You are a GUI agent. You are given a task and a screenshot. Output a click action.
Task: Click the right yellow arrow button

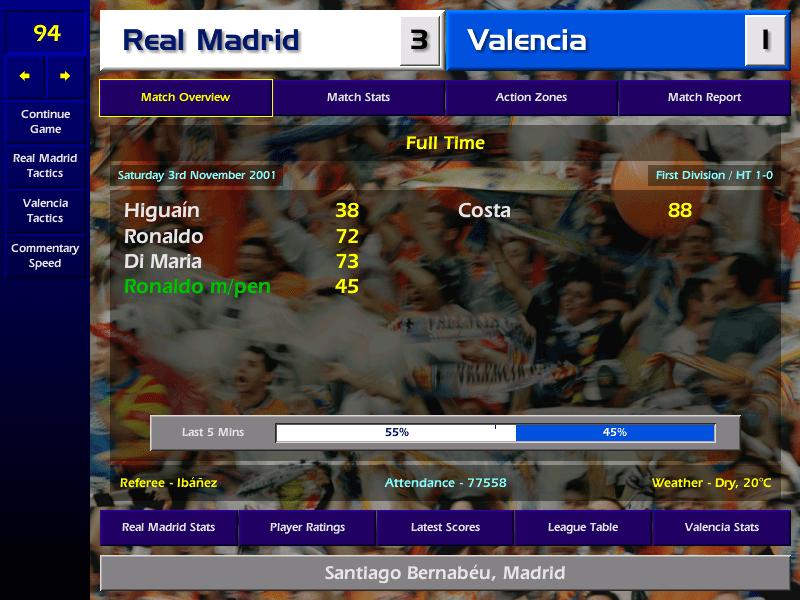[x=66, y=76]
